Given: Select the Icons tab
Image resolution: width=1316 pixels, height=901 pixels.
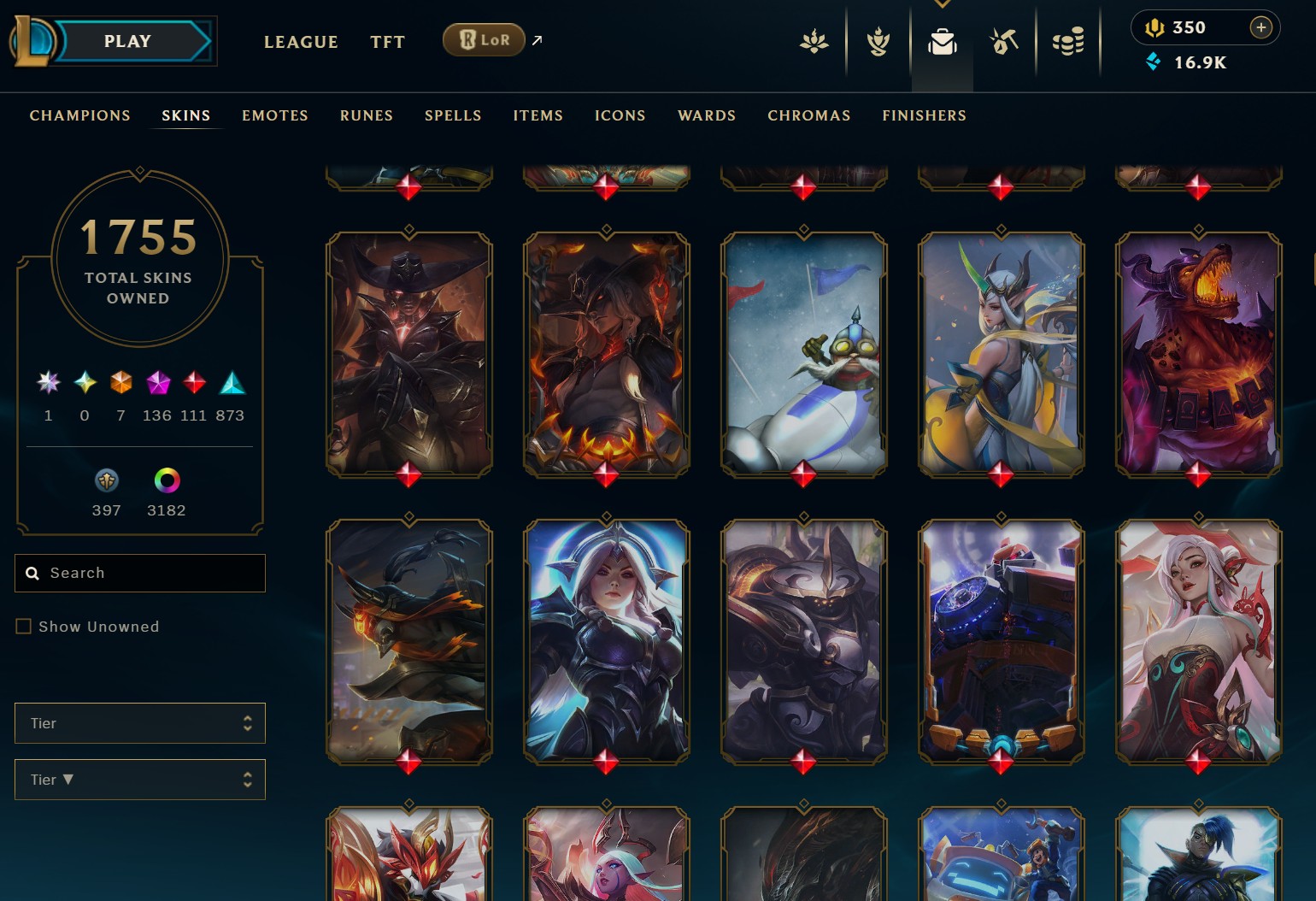Looking at the screenshot, I should click(620, 115).
